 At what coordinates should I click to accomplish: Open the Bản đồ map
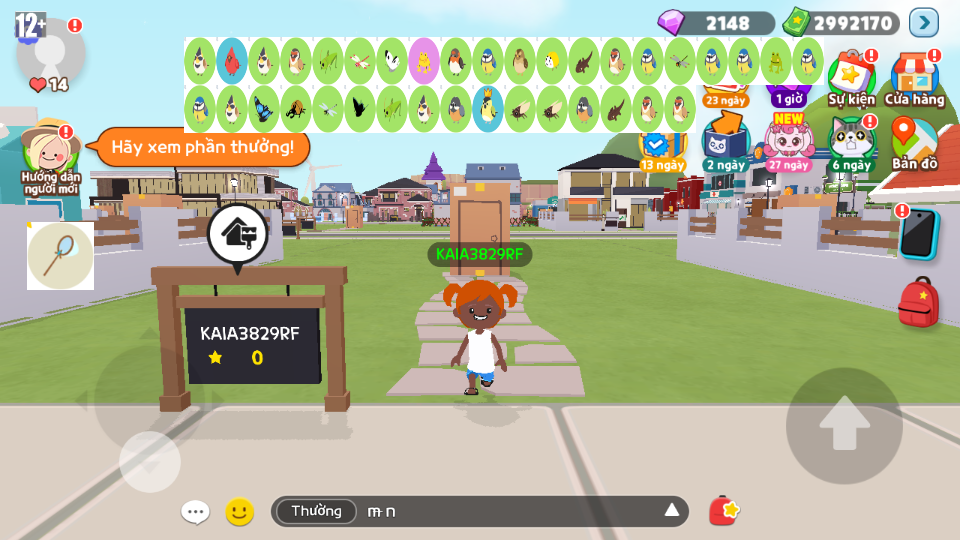pos(914,142)
